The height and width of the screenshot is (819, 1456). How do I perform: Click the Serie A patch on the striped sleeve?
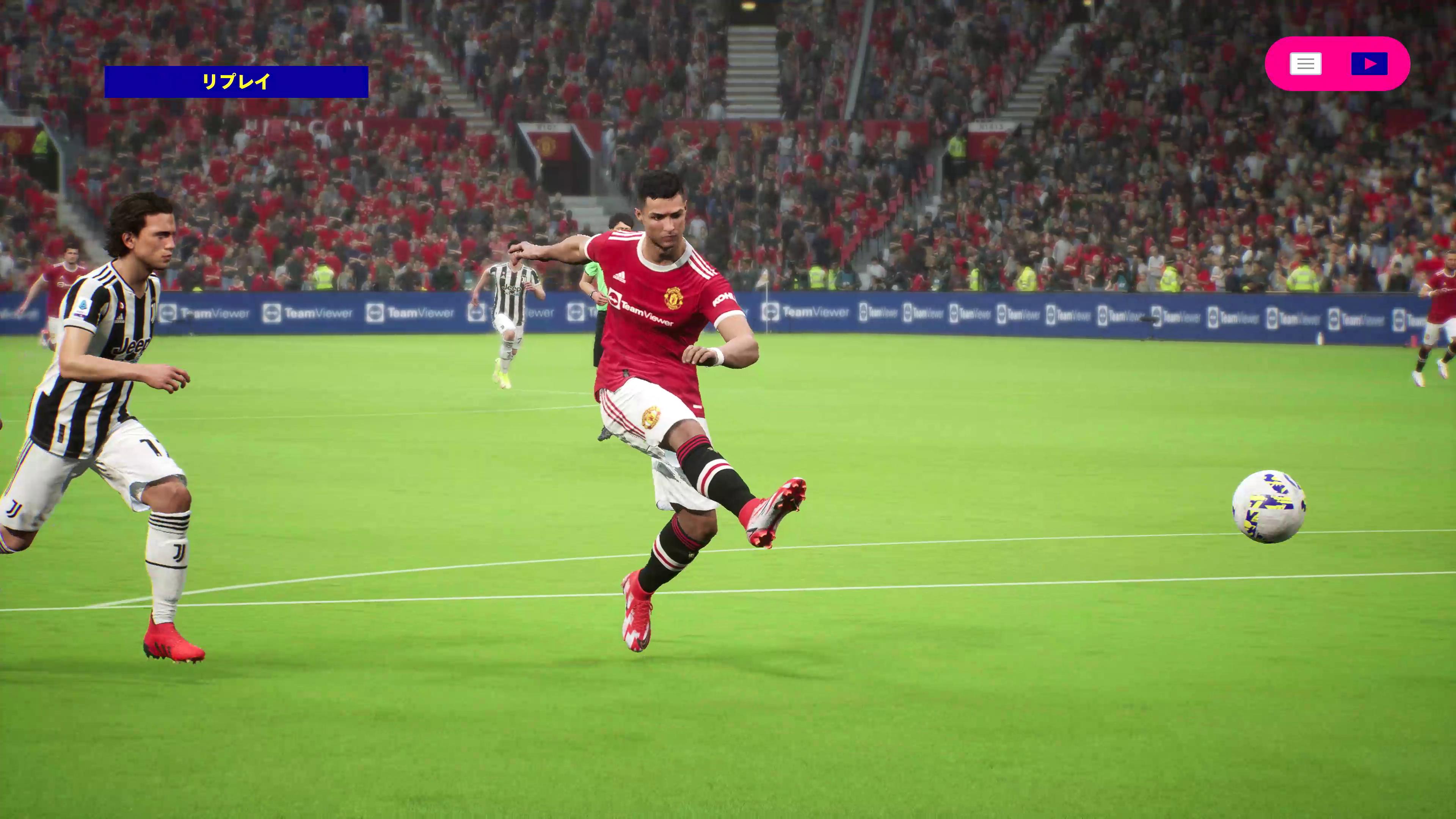coord(83,306)
